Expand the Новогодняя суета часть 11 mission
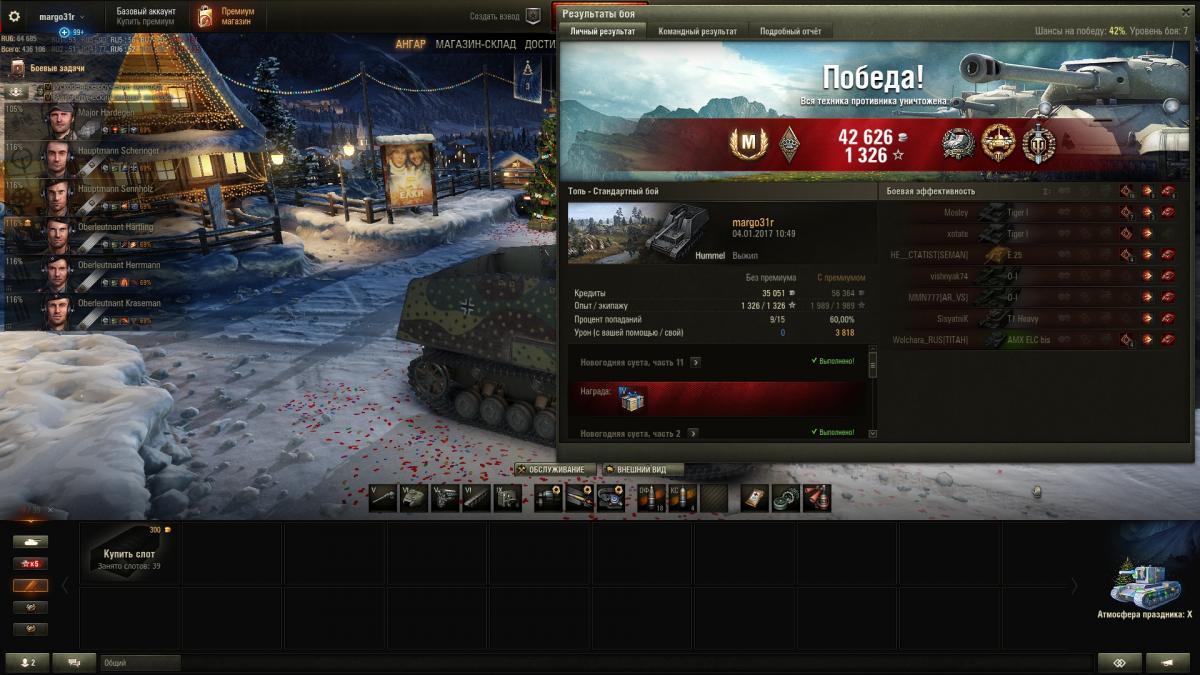 695,362
